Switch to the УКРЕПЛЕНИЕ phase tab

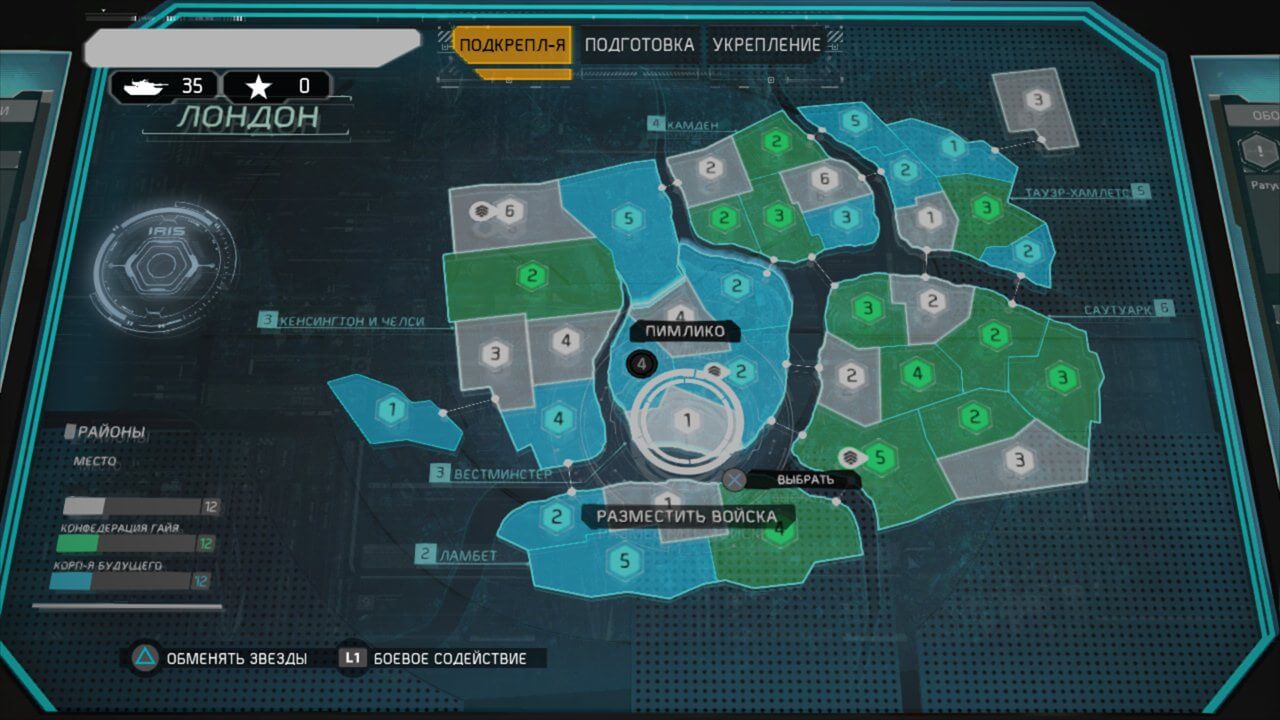[766, 45]
